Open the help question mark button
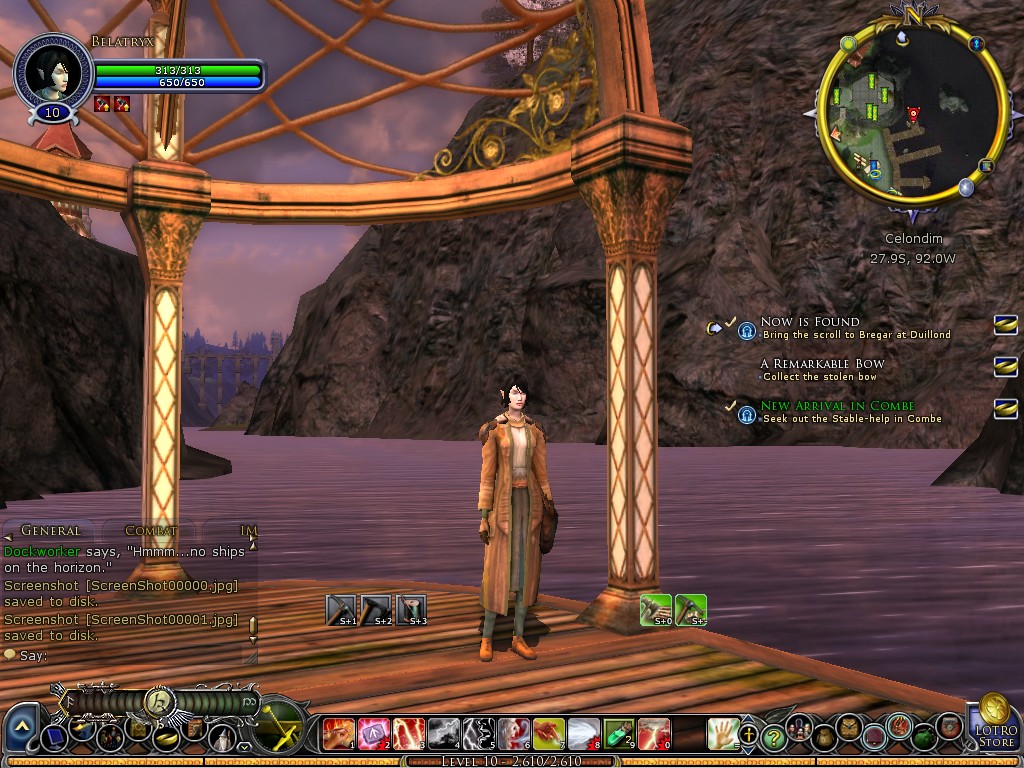The image size is (1024, 768). 773,738
